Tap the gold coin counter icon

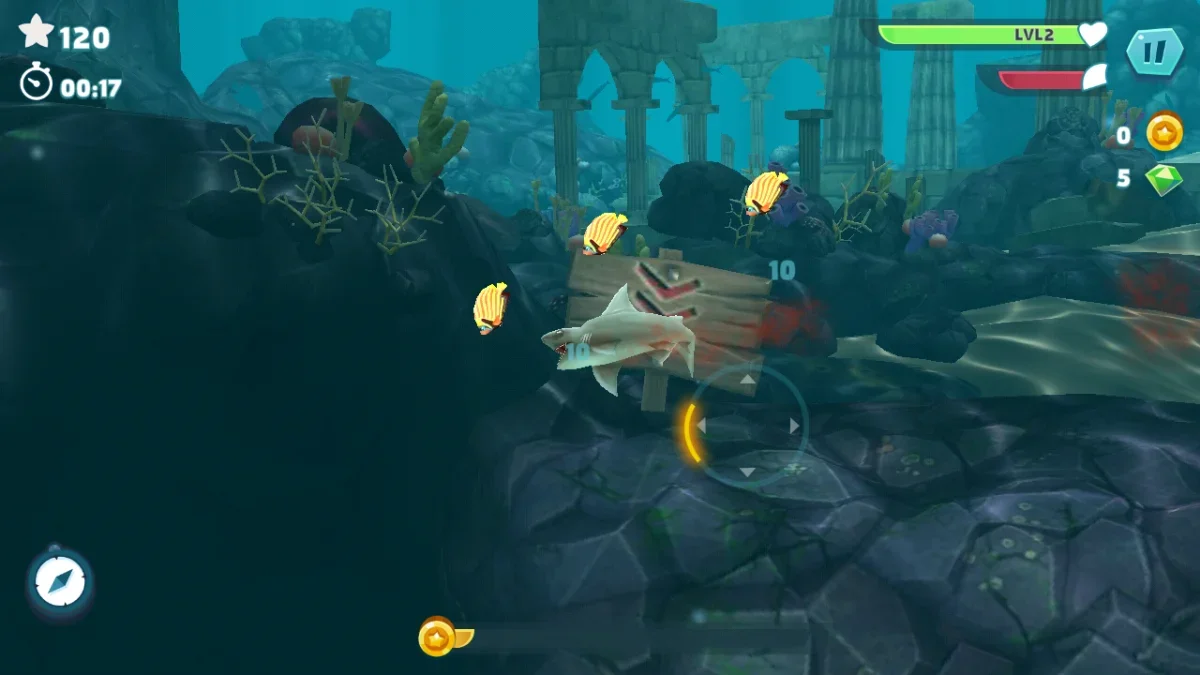[x=1164, y=132]
